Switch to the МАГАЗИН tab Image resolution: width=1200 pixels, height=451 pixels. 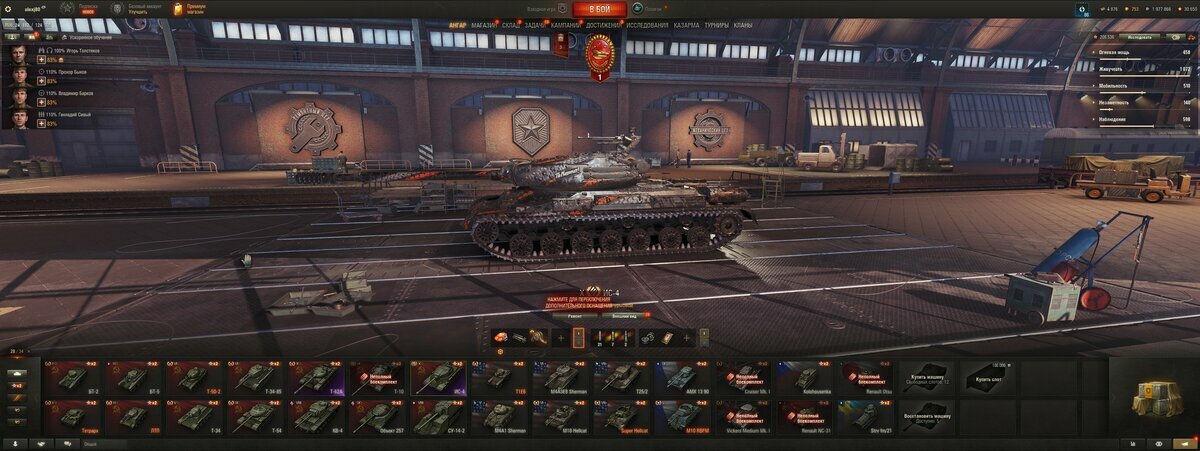484,24
